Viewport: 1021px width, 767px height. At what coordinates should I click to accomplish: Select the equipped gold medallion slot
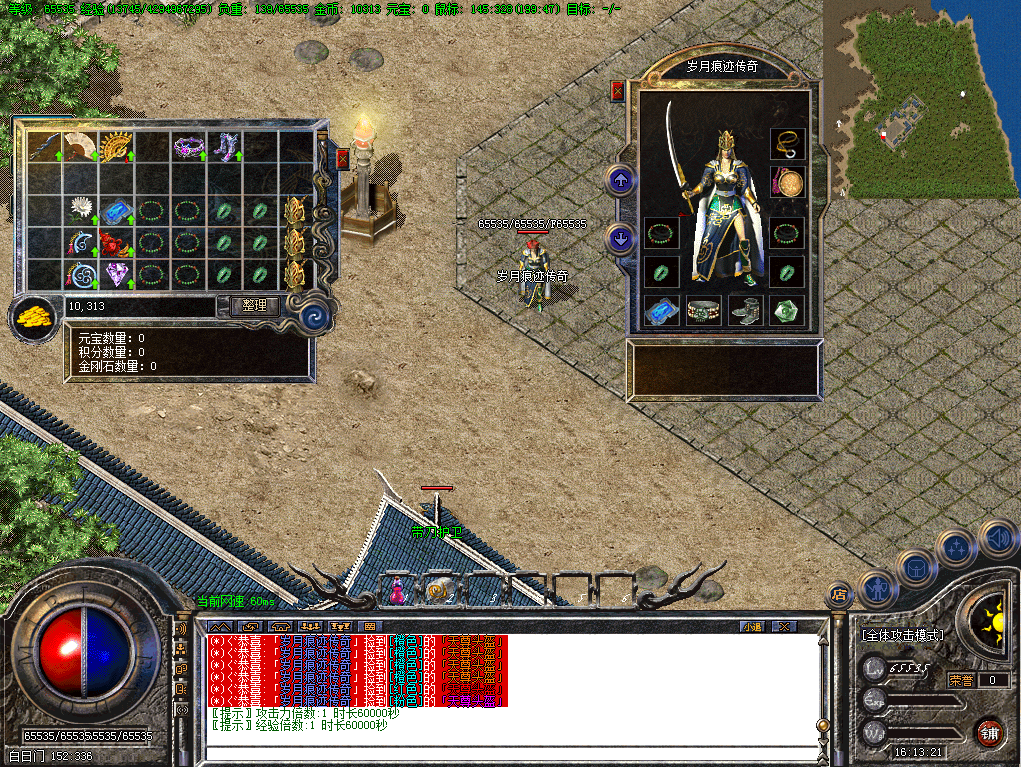788,184
